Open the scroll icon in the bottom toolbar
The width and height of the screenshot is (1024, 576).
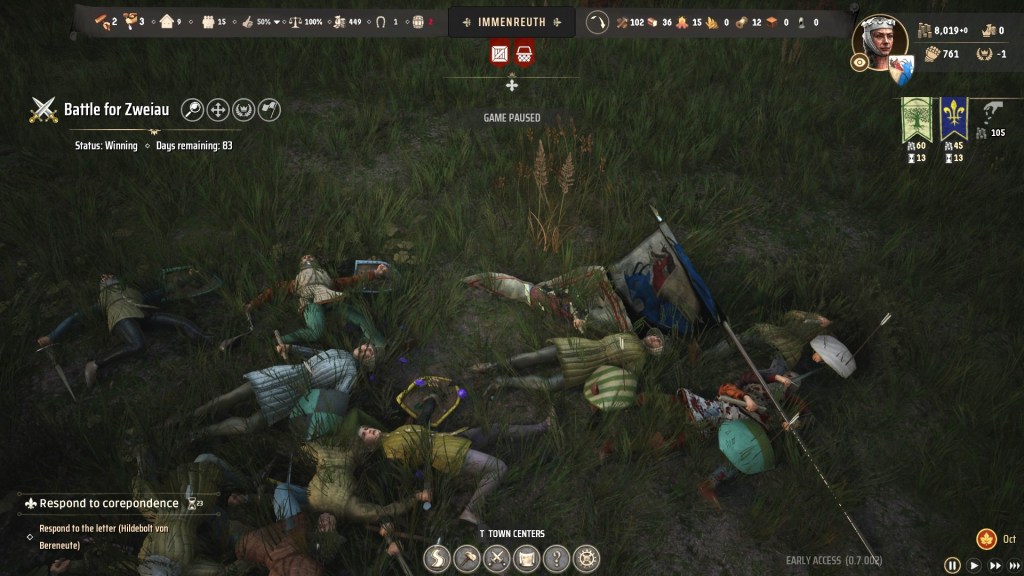[526, 558]
